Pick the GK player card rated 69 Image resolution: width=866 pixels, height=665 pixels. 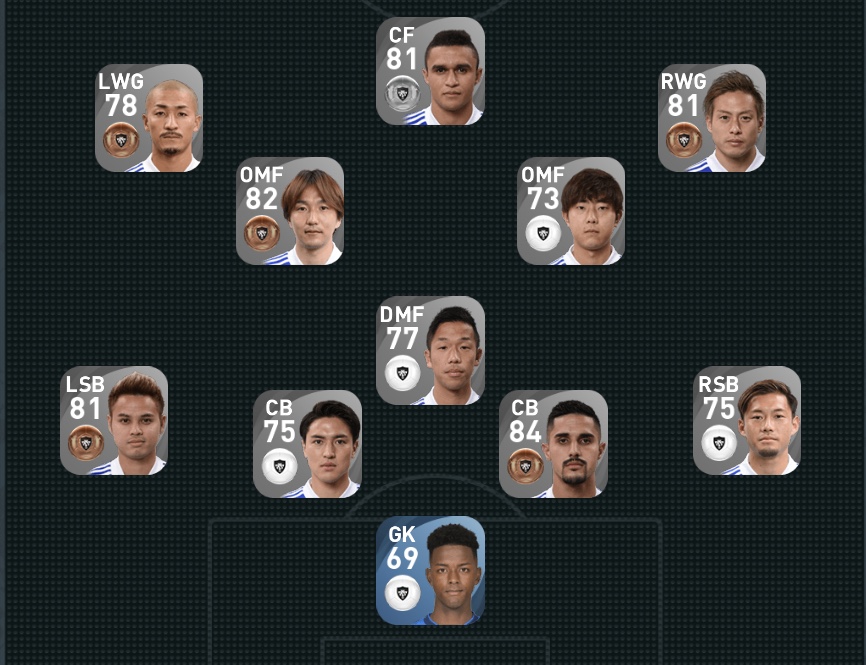click(430, 571)
